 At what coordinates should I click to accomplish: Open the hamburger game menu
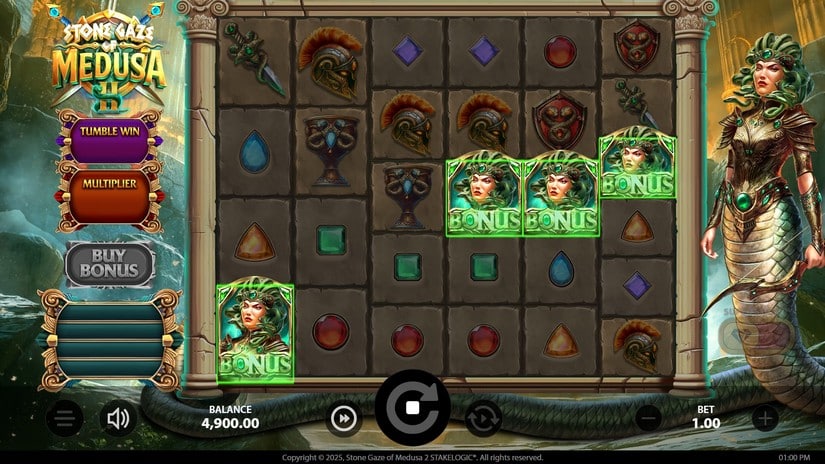tap(64, 419)
